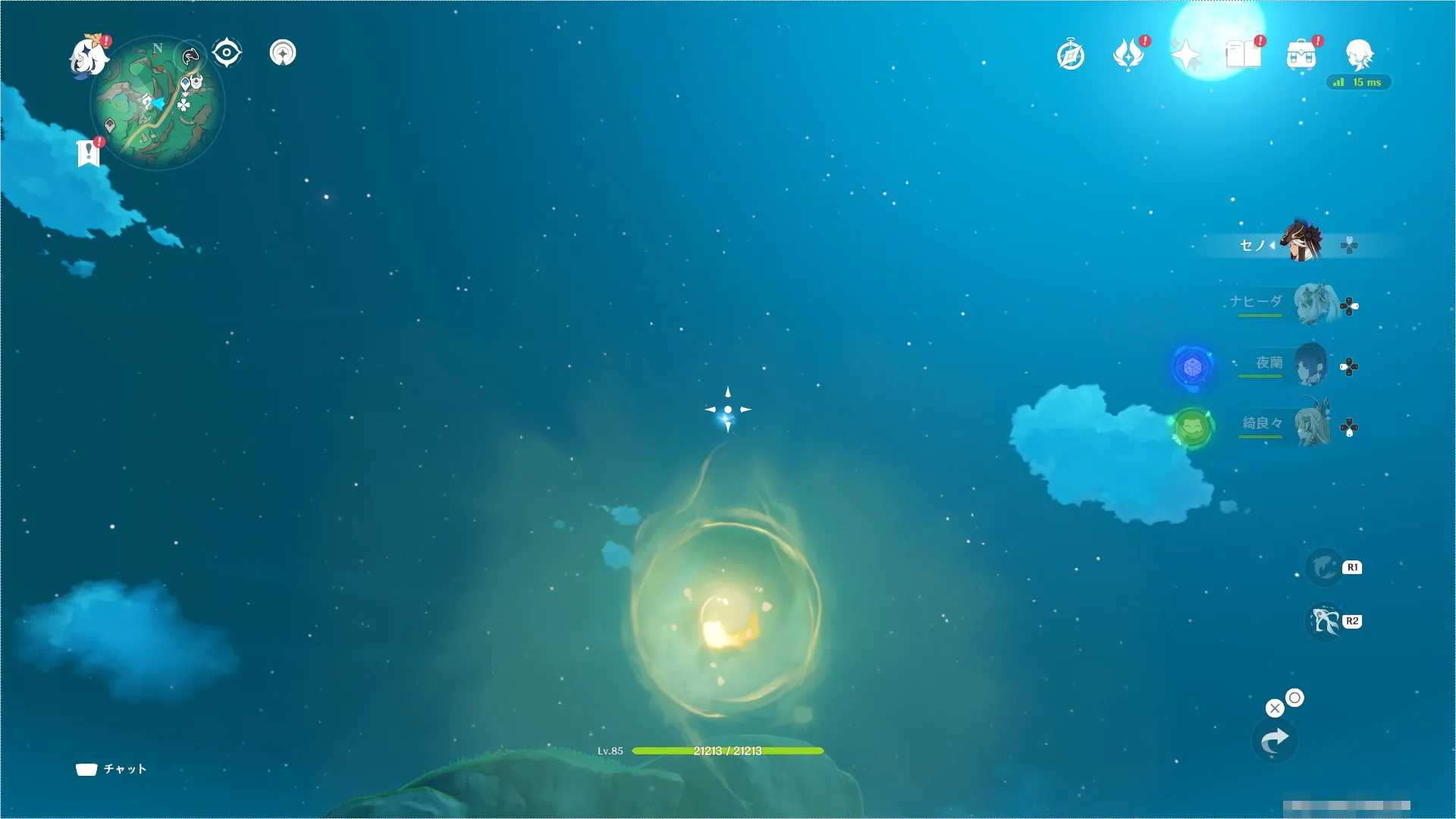Screen dimensions: 1456x819
Task: Tap the curved arrow jump button
Action: coord(1275,741)
